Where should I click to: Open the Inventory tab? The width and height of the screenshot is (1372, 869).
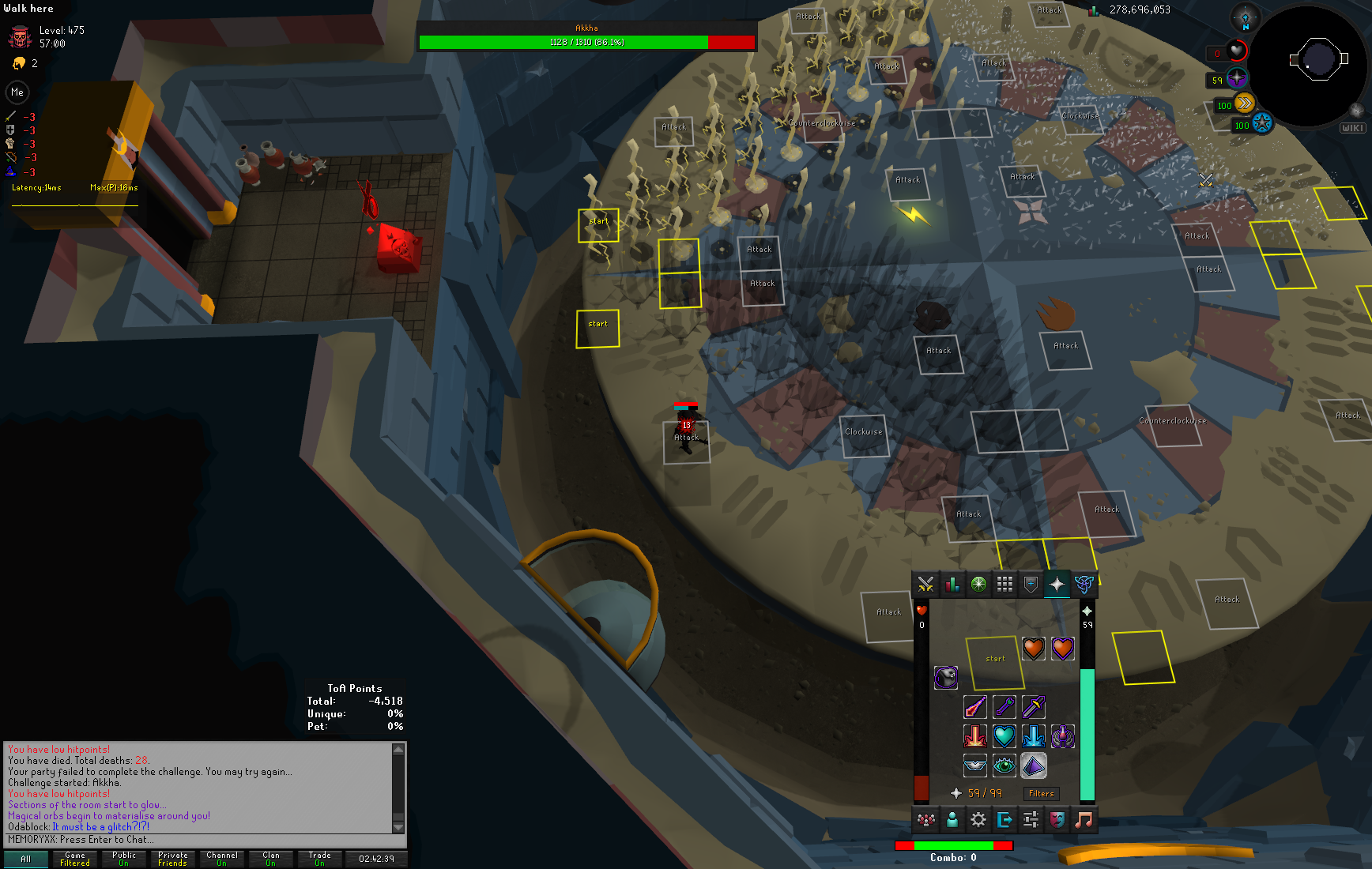click(x=1004, y=585)
